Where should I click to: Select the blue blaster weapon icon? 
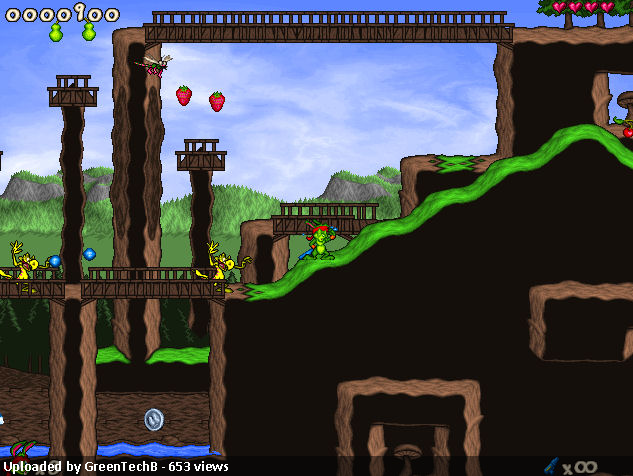[551, 465]
